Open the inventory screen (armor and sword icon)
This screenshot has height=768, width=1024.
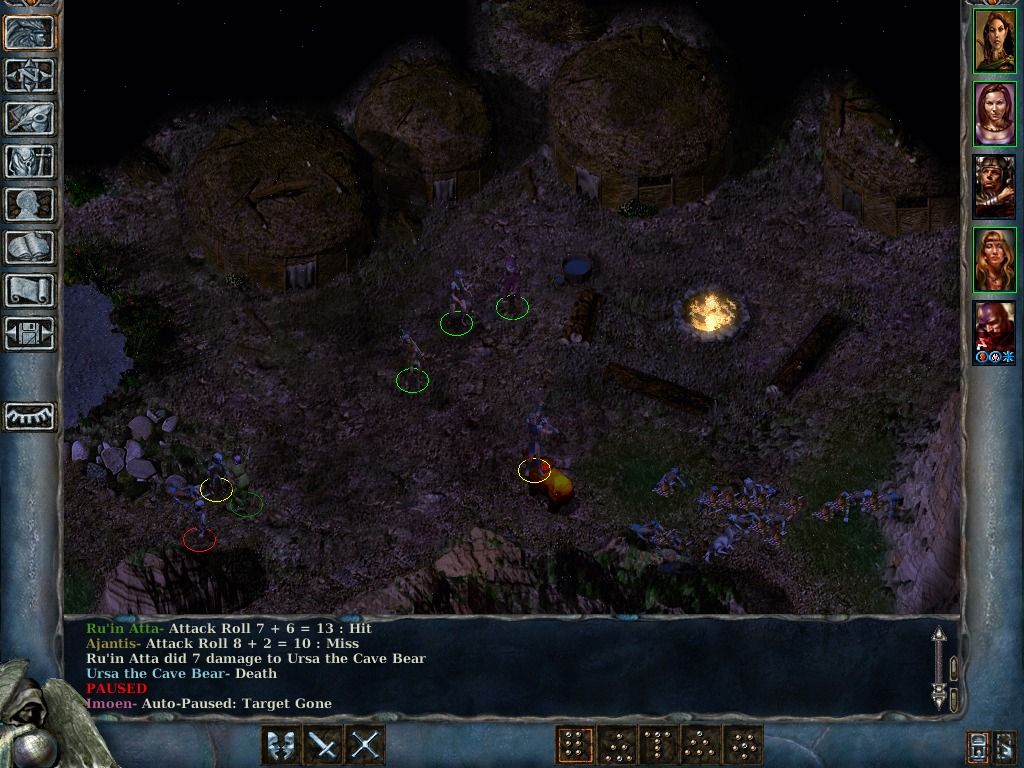30,161
